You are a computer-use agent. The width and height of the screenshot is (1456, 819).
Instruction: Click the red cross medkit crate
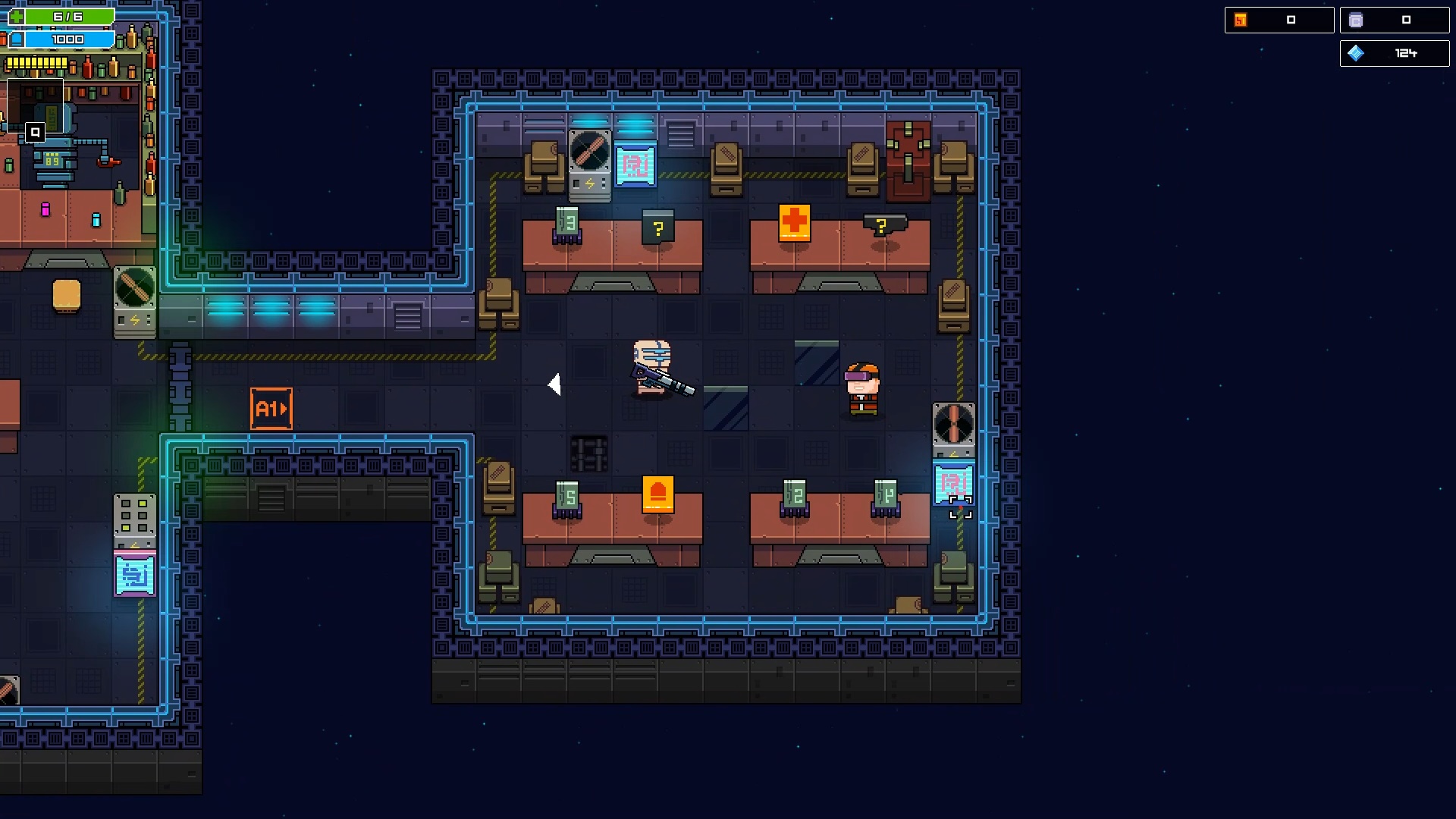pyautogui.click(x=793, y=224)
